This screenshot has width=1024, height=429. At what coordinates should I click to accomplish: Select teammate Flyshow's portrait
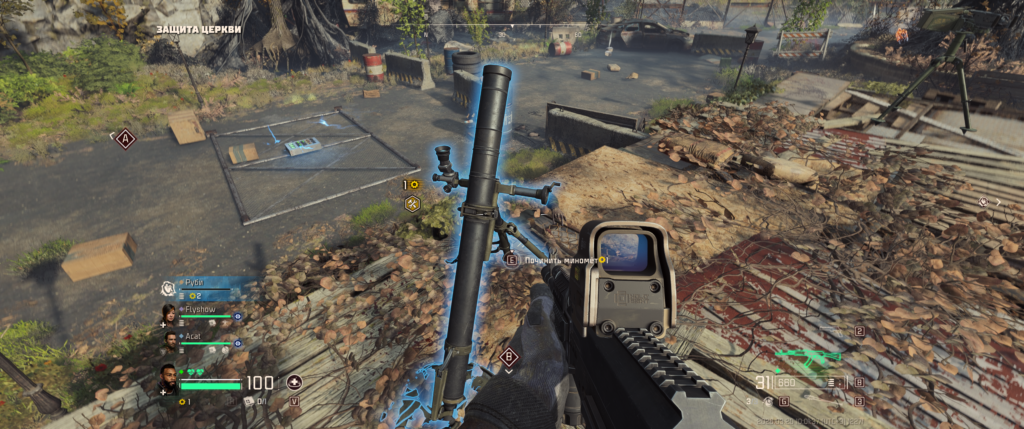(x=169, y=314)
